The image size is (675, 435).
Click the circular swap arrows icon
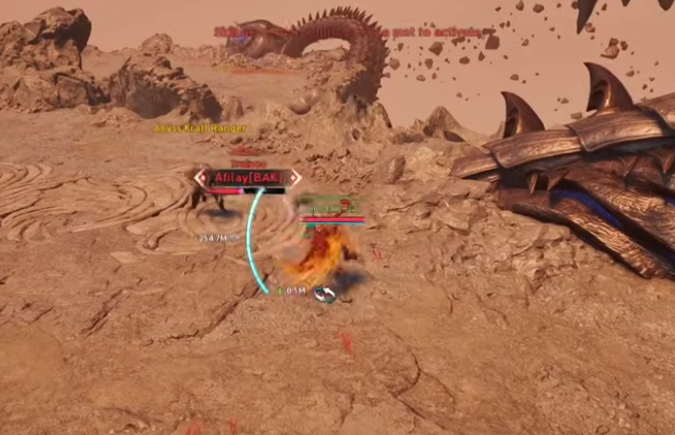pos(324,292)
